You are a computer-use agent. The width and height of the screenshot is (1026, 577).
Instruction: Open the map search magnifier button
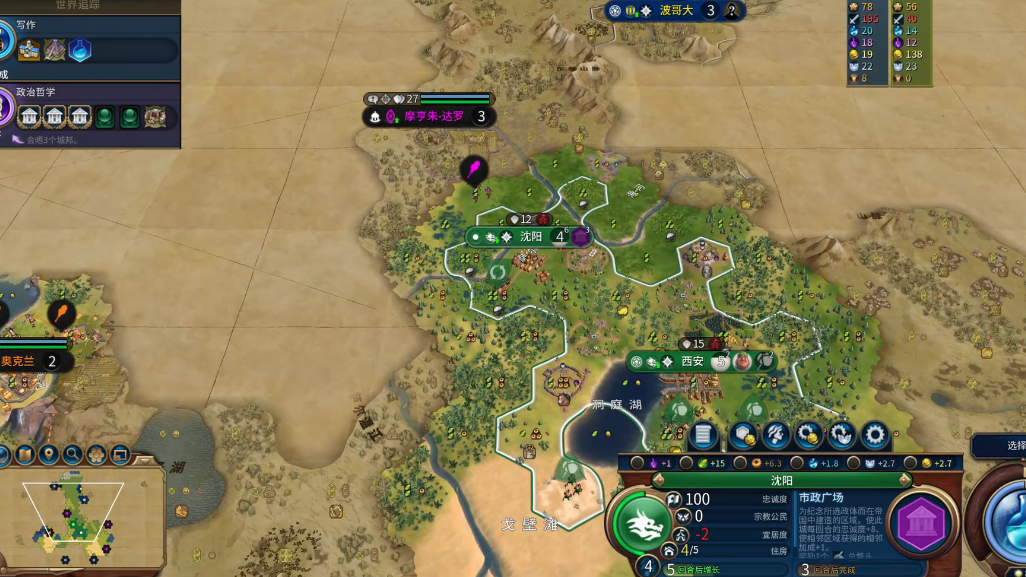[x=72, y=456]
